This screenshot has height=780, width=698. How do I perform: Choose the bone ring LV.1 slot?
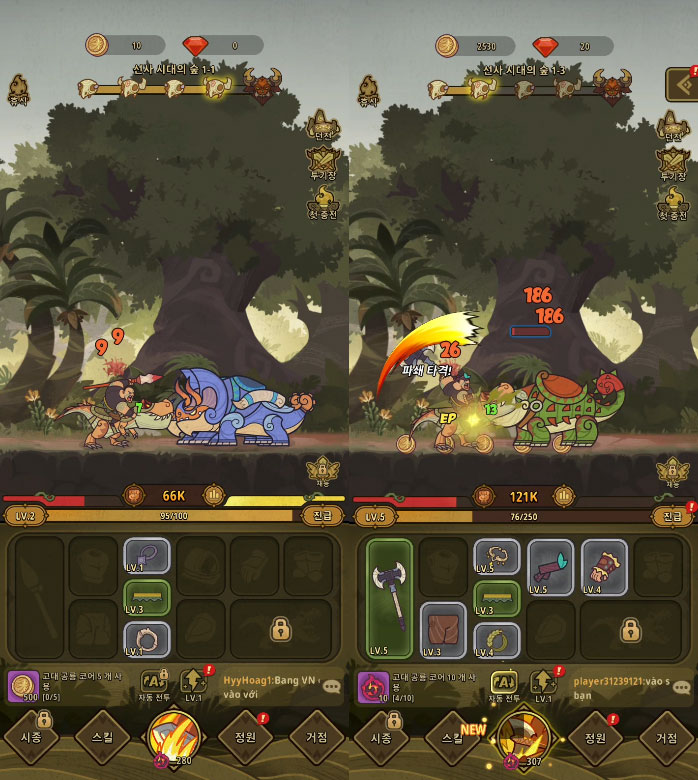(x=147, y=638)
